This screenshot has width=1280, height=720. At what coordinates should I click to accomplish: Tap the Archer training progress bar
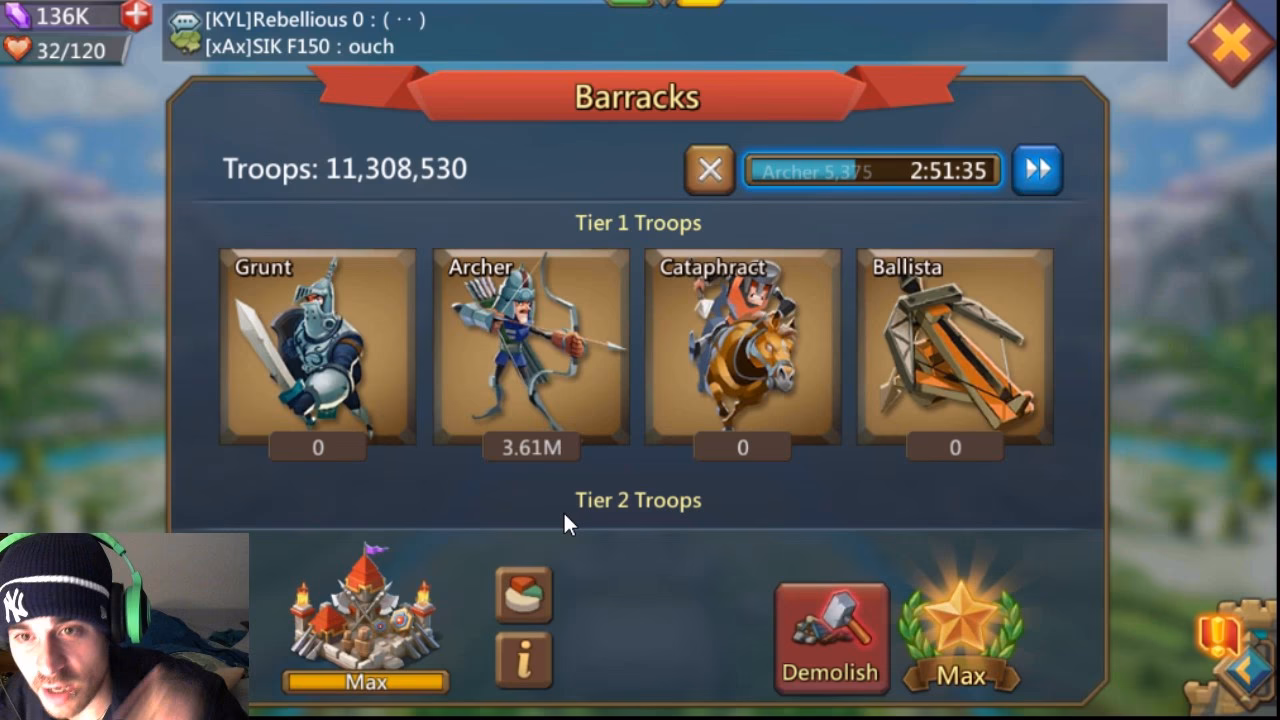[x=870, y=169]
